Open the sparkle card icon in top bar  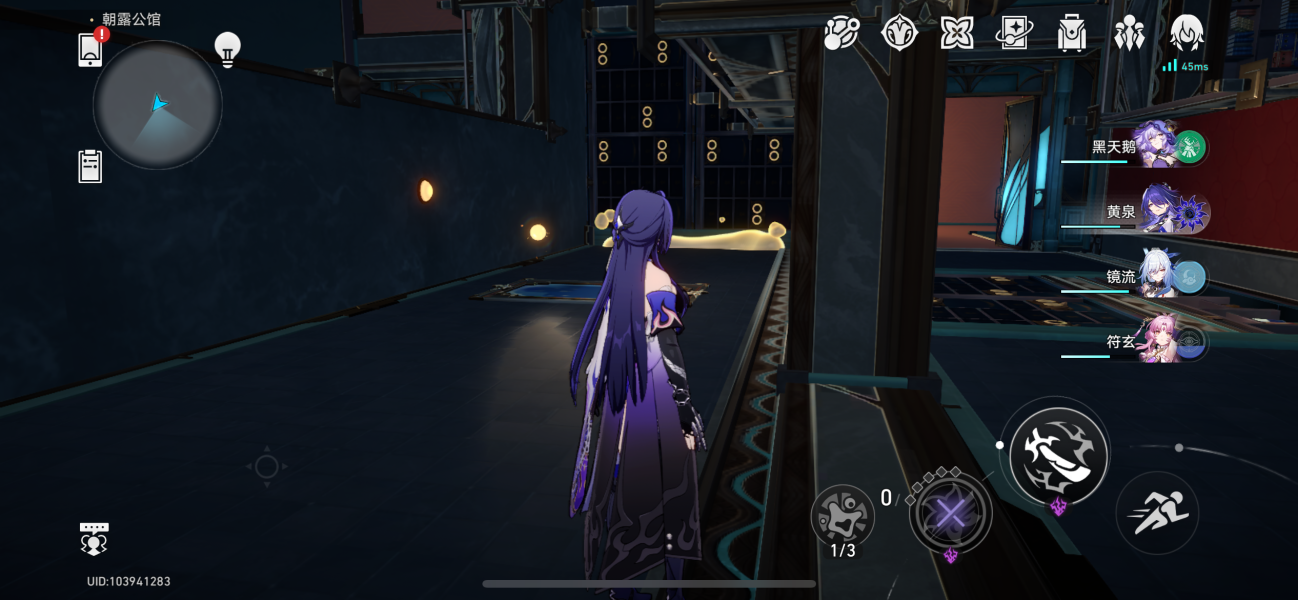pos(1014,34)
